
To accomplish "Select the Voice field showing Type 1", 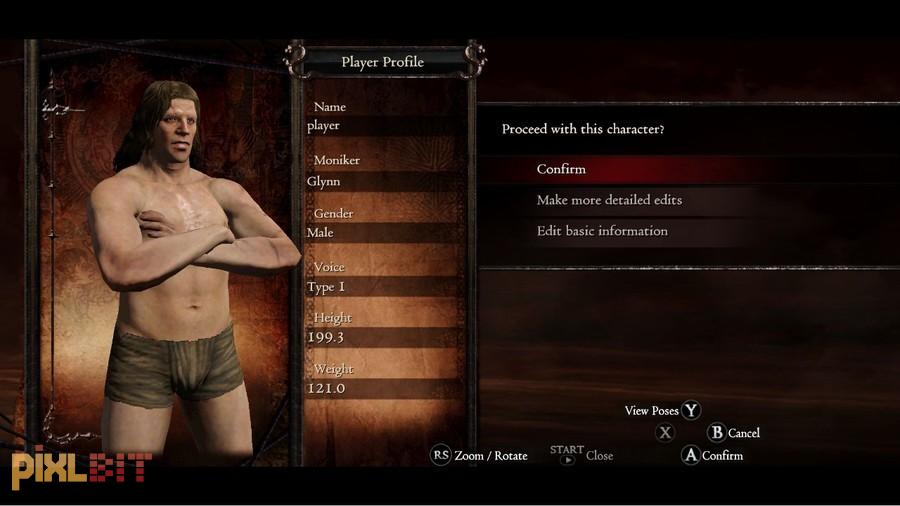I will pos(380,287).
